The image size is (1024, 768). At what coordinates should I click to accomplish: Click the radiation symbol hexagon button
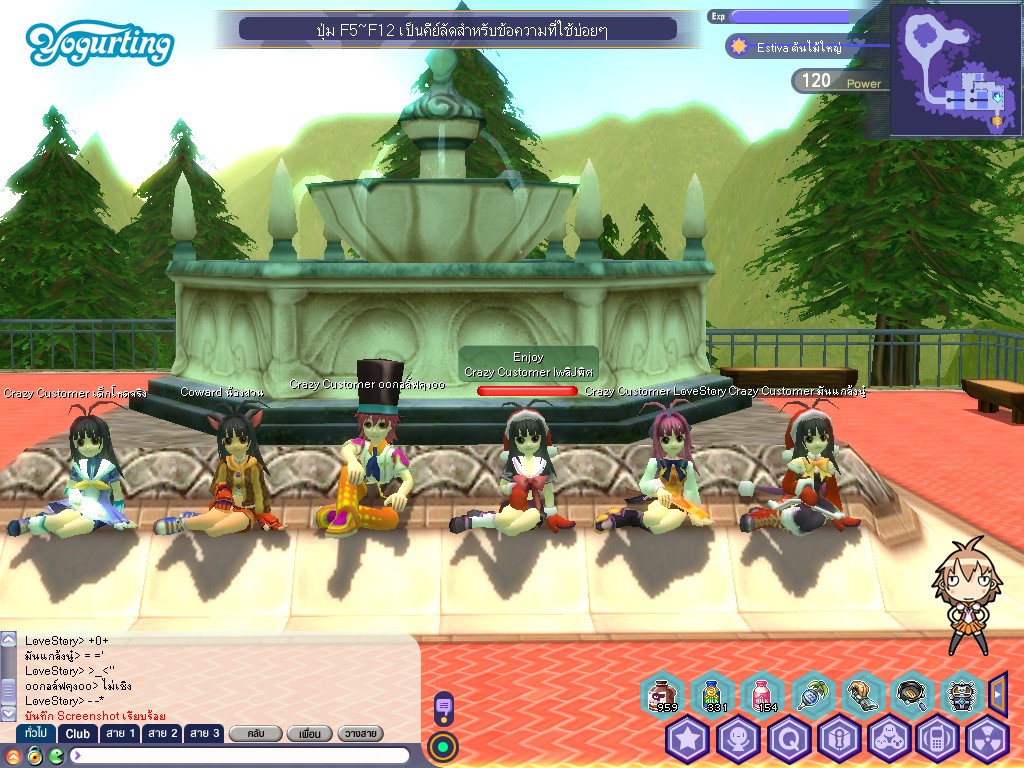point(988,740)
